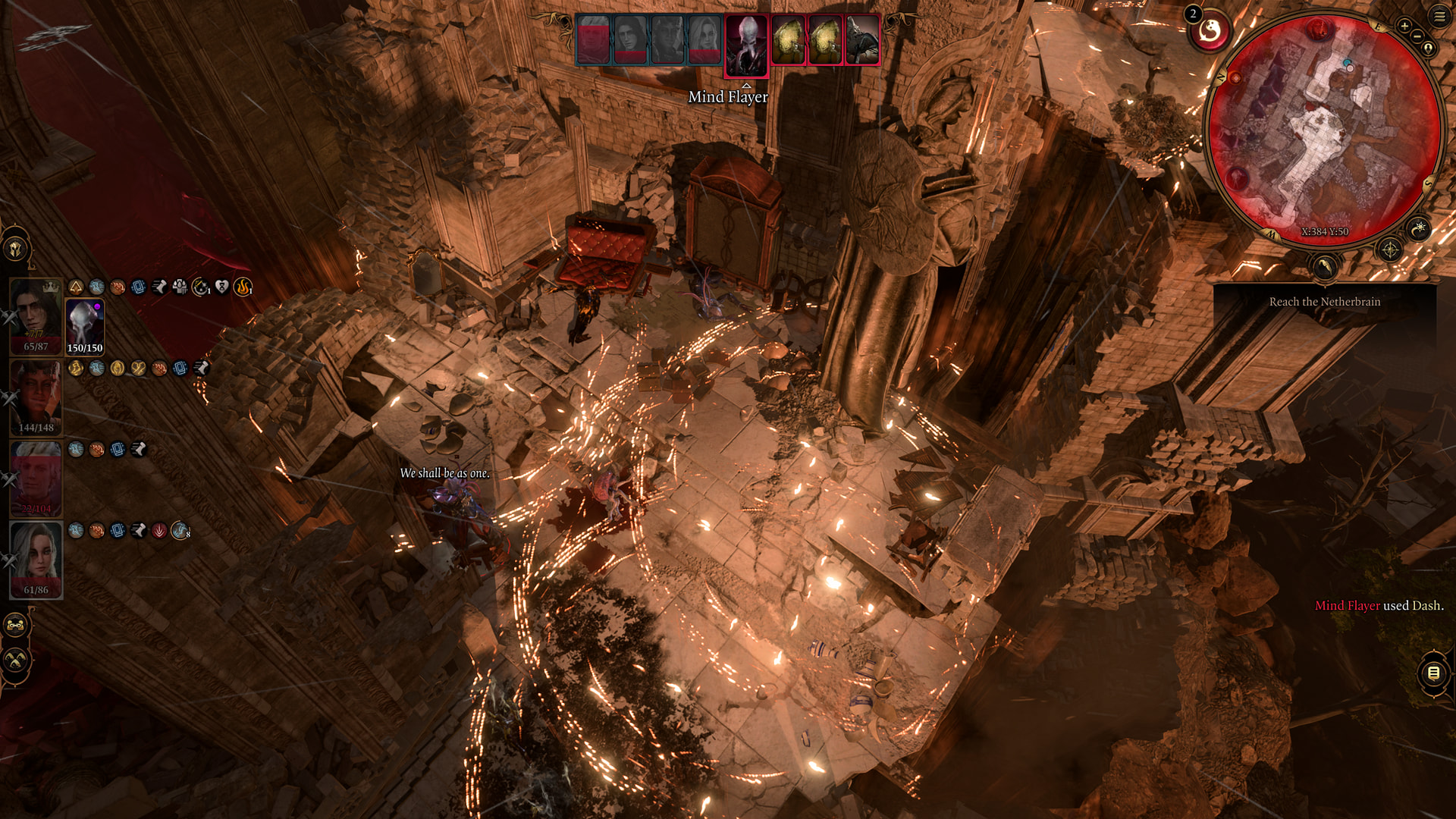The width and height of the screenshot is (1456, 819).
Task: Open the main menu hamburger button
Action: (1439, 16)
